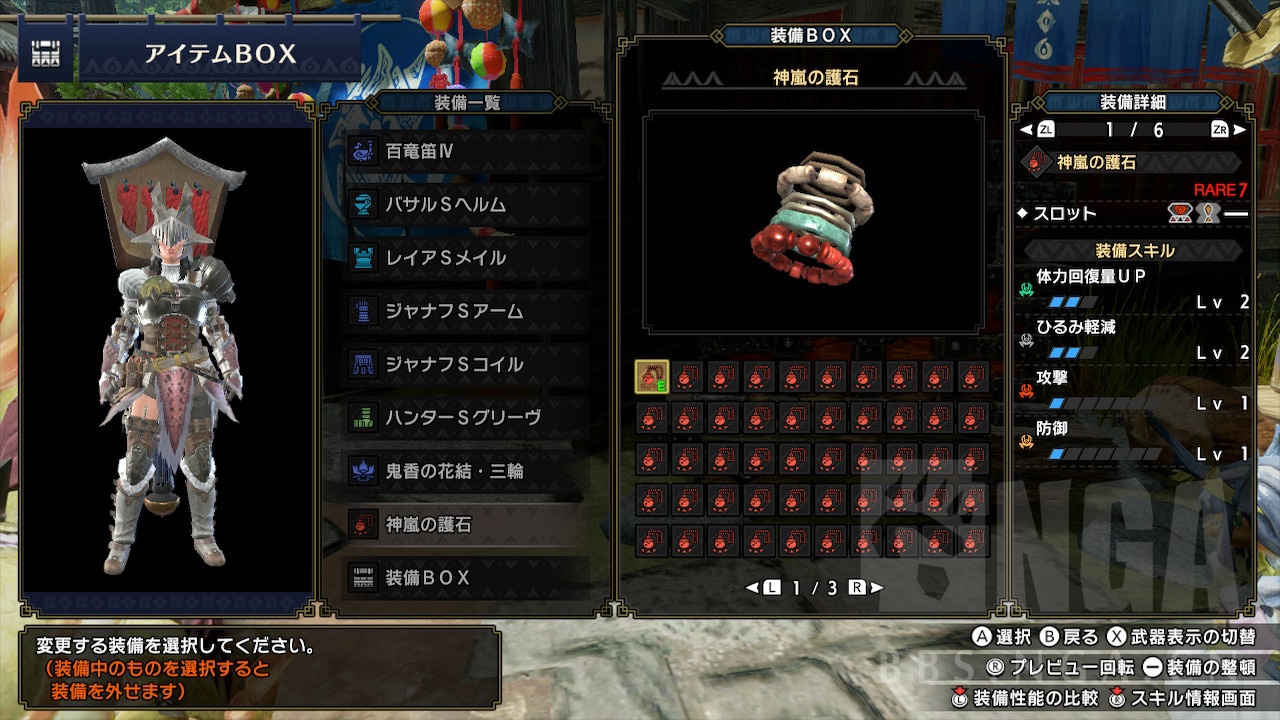
Task: Pick the ジャナフSアーム arm armor
Action: [x=466, y=311]
